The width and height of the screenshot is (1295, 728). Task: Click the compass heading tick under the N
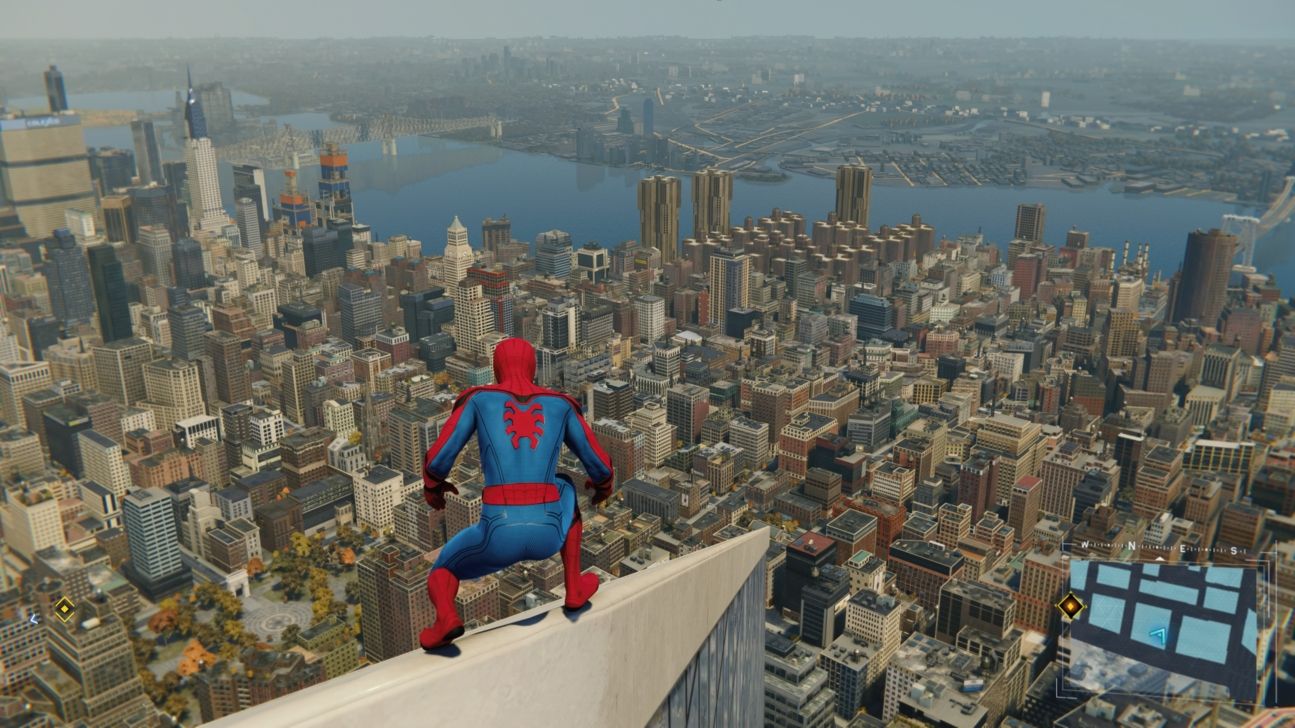click(x=1159, y=557)
